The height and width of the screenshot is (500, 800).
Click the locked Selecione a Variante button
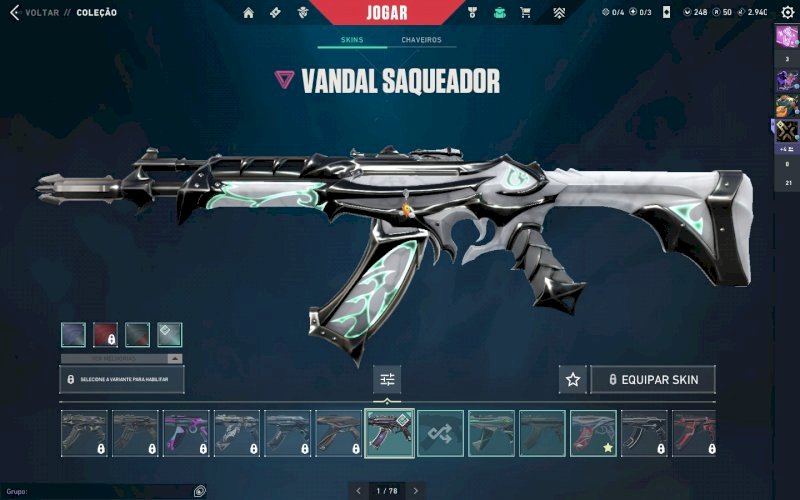[x=122, y=380]
